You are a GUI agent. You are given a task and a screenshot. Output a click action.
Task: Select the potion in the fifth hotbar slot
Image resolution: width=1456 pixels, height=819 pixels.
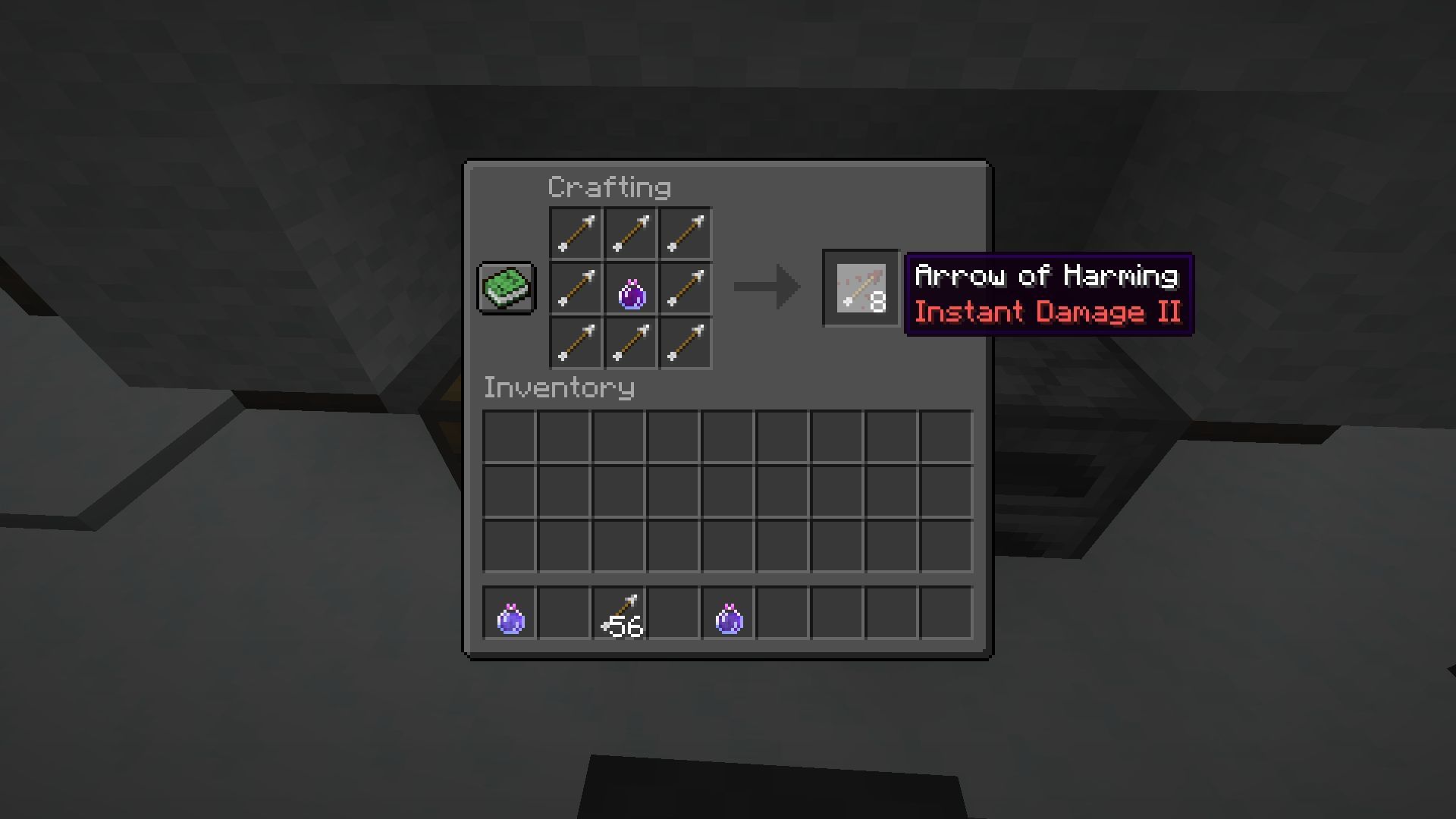pos(729,616)
